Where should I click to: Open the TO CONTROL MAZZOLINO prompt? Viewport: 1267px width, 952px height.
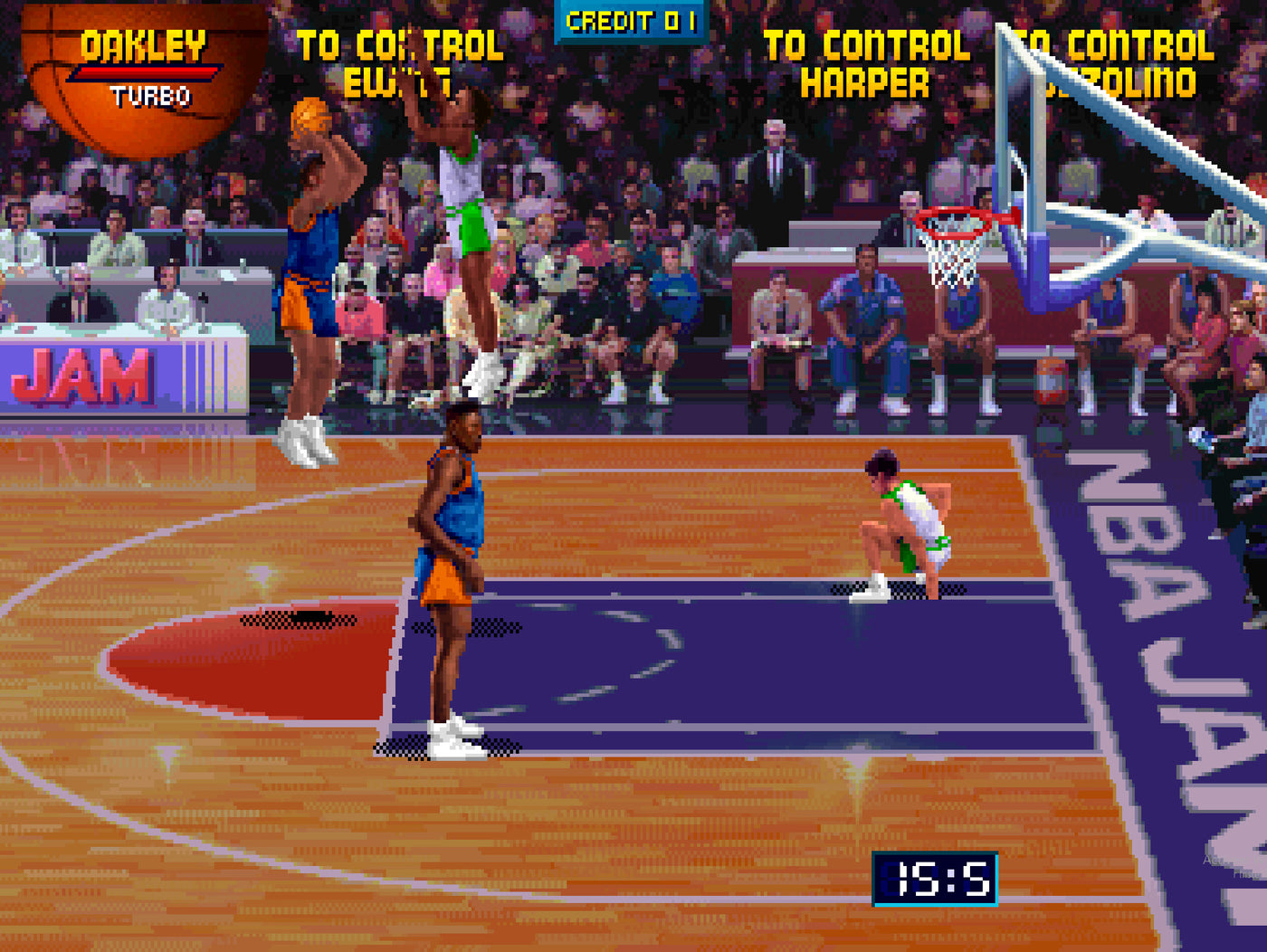[1113, 63]
